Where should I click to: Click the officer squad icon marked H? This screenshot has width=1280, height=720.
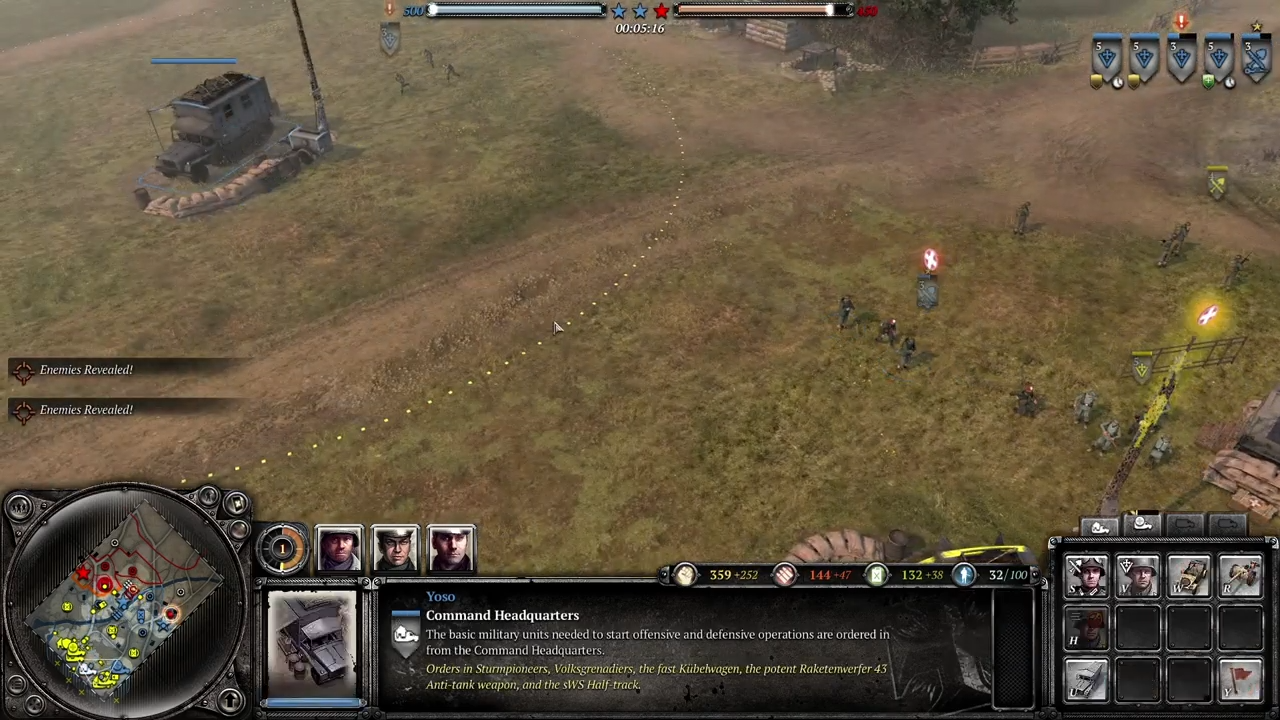[1087, 625]
